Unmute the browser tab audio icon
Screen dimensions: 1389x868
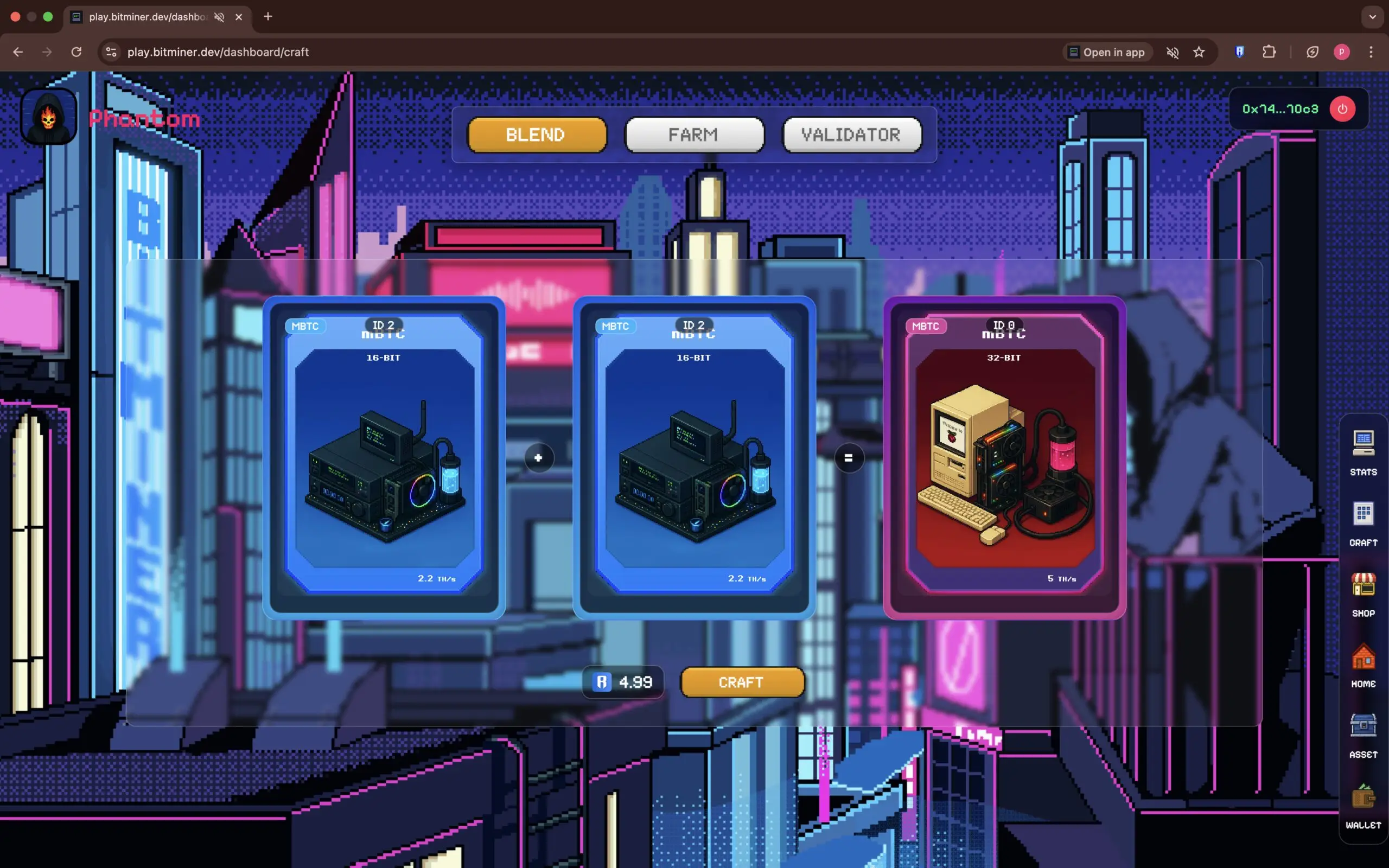click(1173, 52)
